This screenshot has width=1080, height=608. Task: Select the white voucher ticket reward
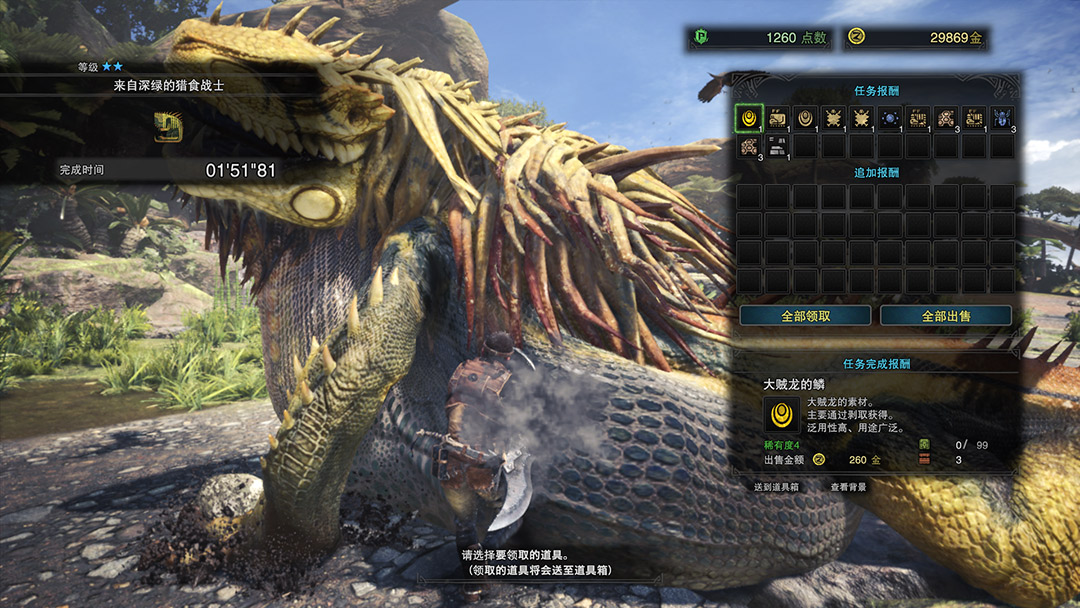777,146
